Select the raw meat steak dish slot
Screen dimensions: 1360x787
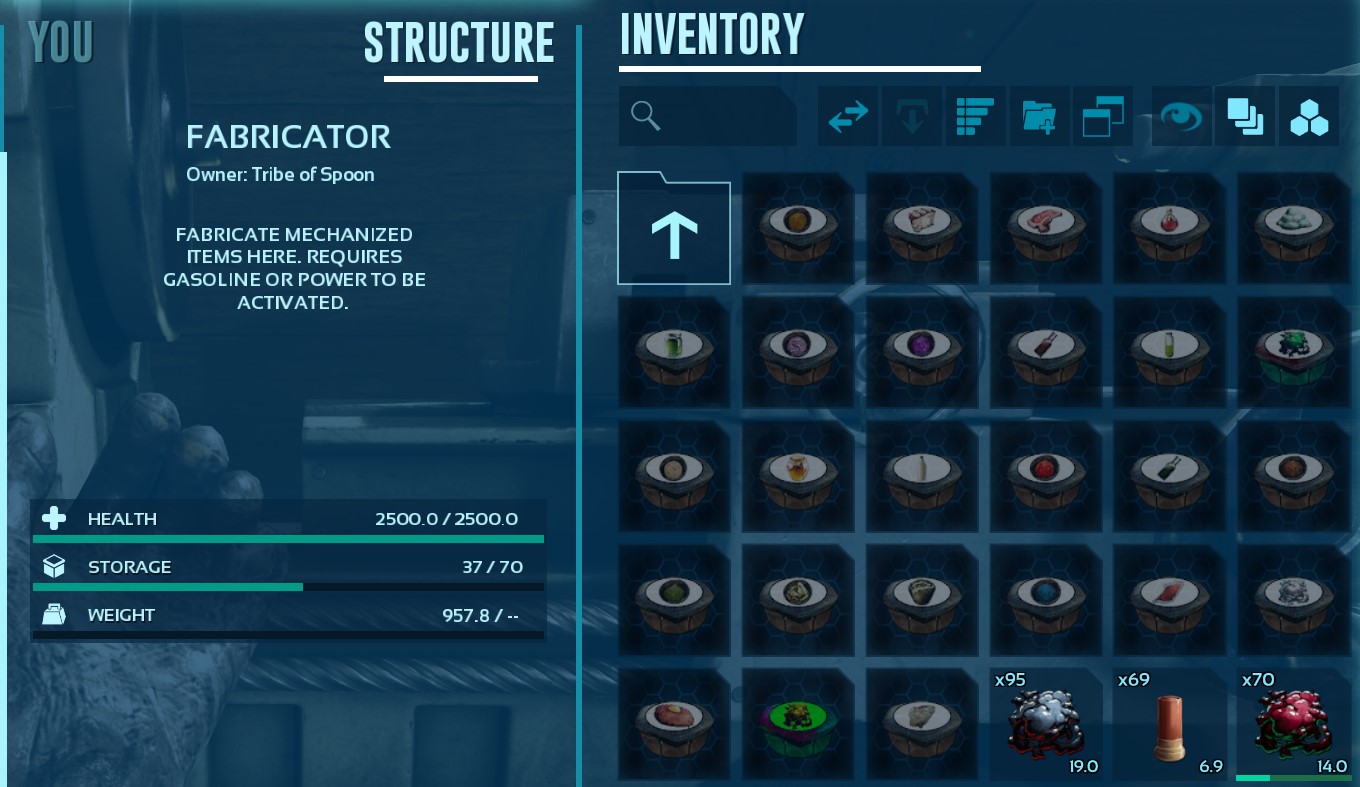[1045, 229]
